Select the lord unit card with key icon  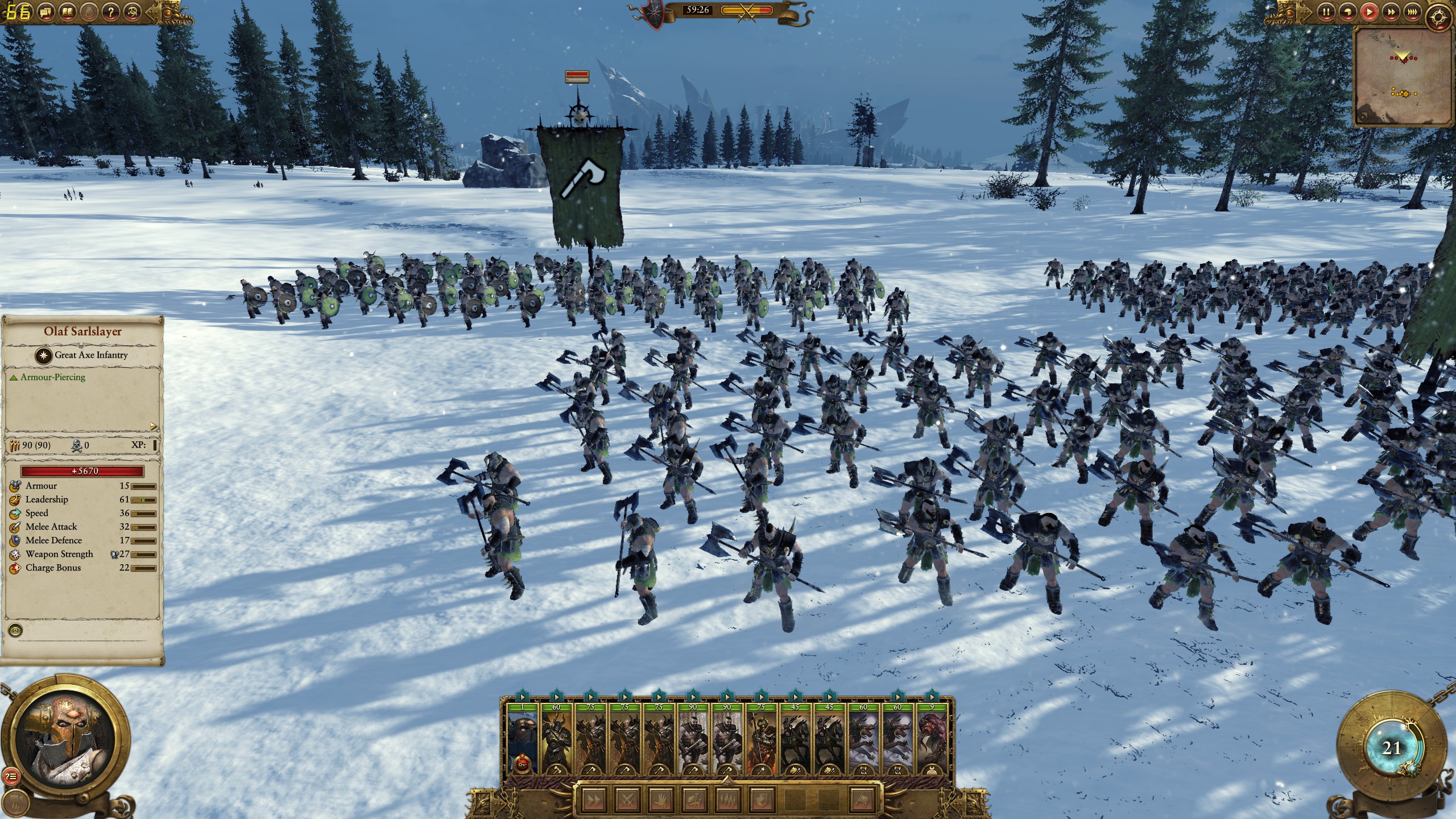[522, 739]
